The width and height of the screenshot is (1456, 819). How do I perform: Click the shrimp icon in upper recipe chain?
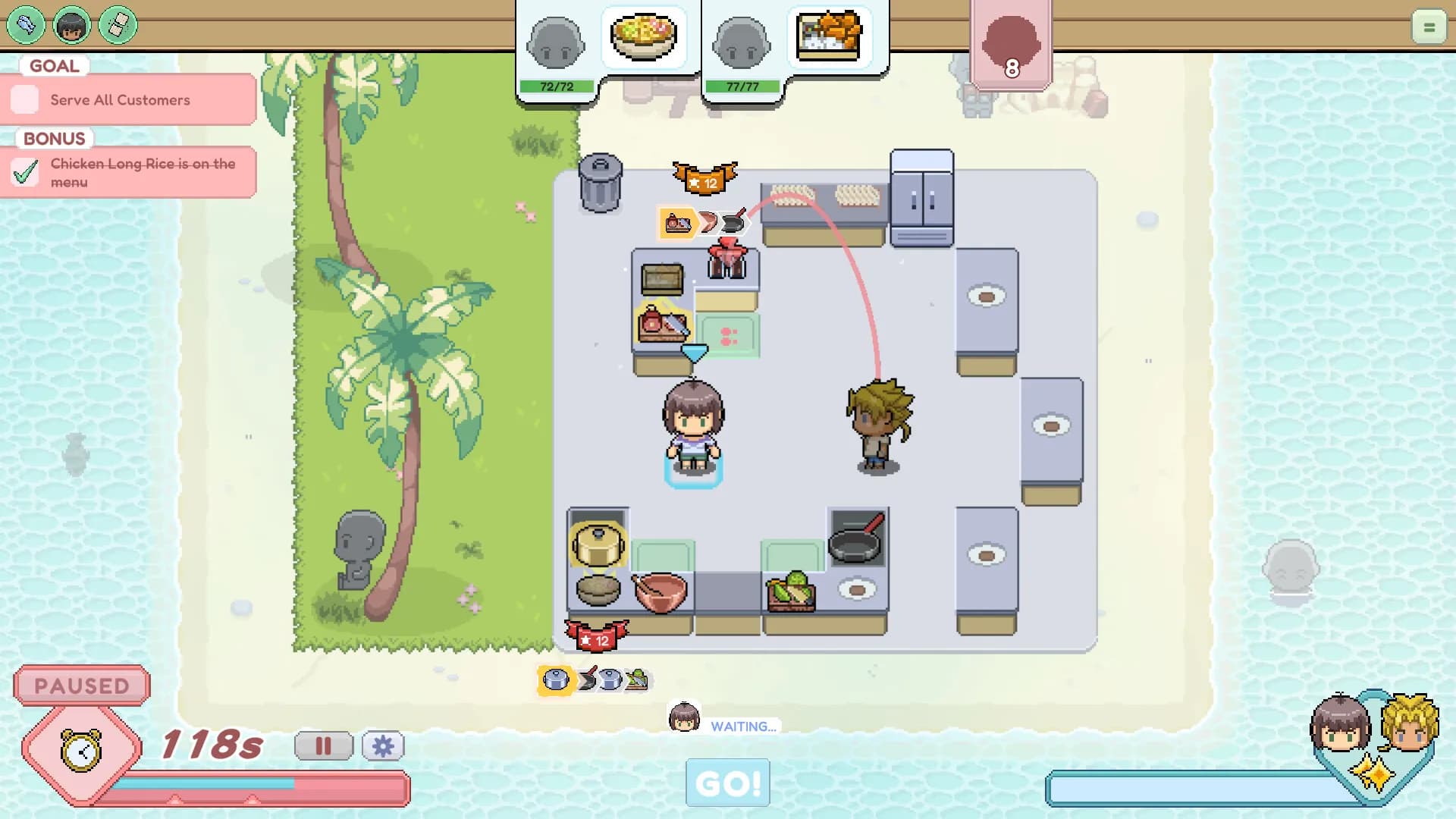click(709, 221)
